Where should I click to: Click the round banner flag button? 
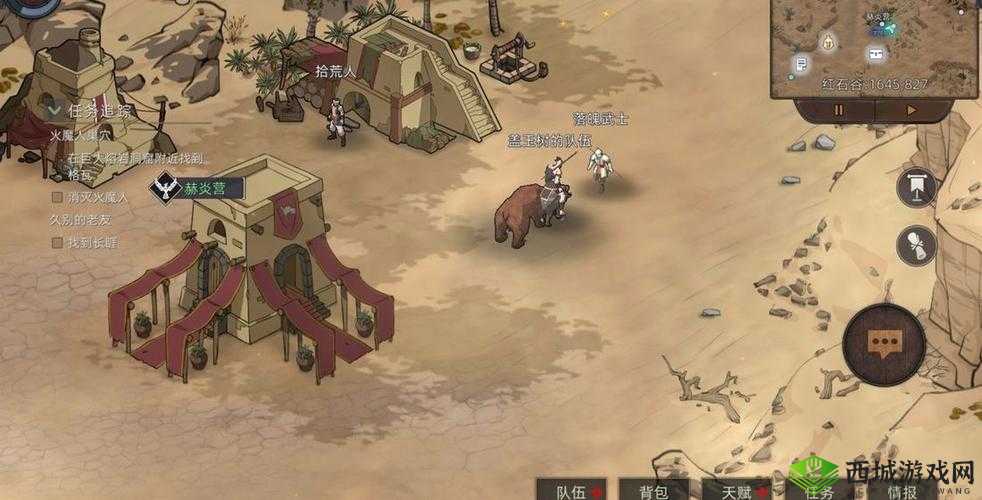point(916,187)
